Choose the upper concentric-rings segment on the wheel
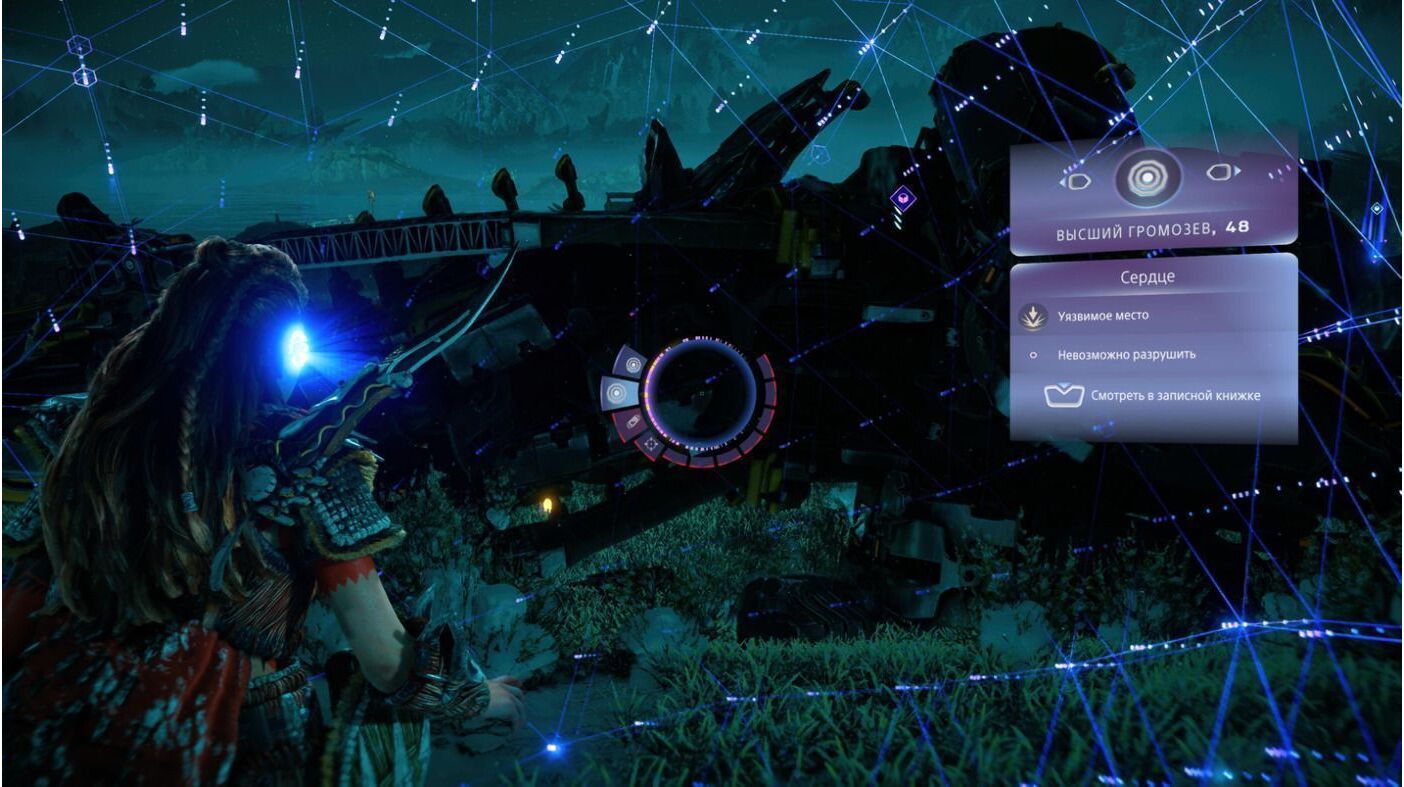This screenshot has height=787, width=1404. (632, 364)
